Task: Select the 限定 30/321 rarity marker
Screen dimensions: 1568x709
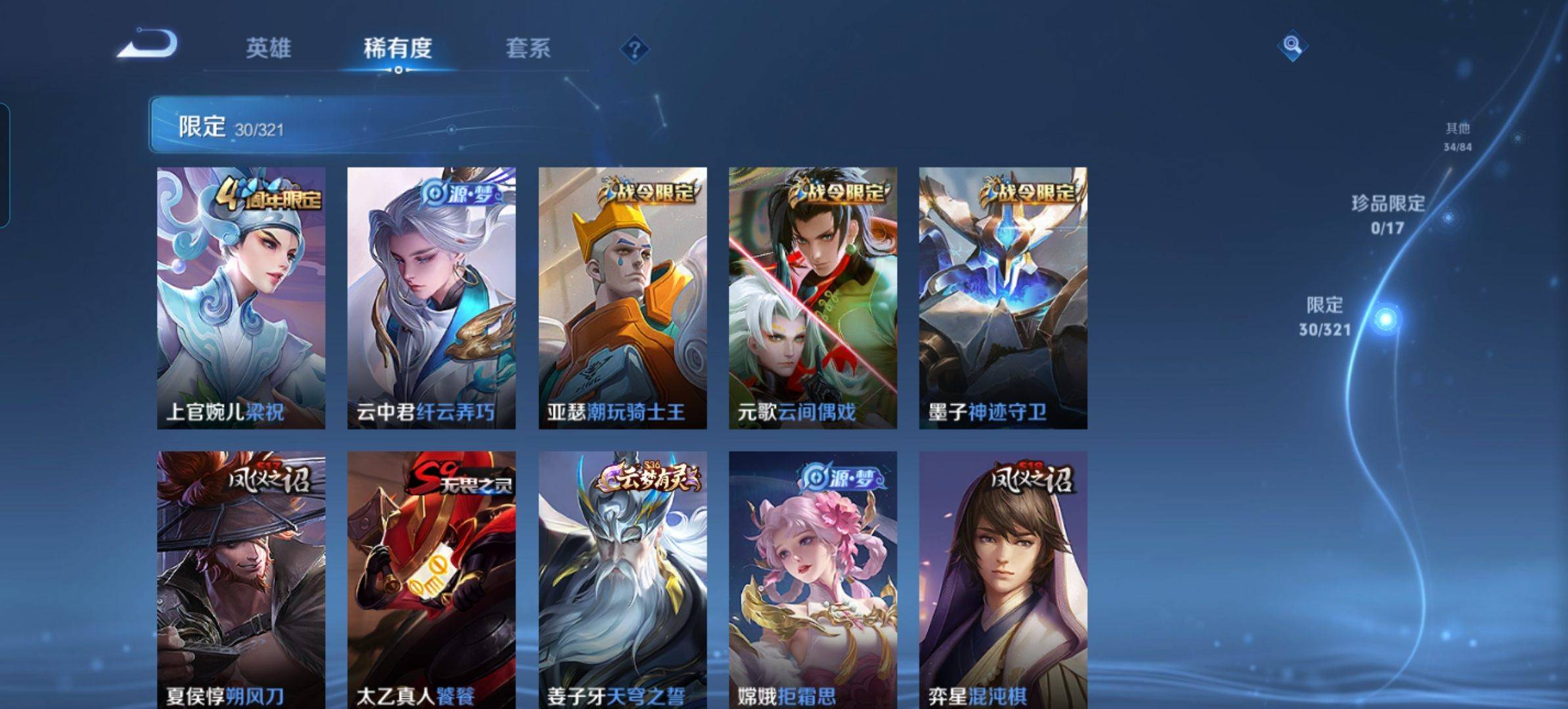Action: tap(1326, 317)
